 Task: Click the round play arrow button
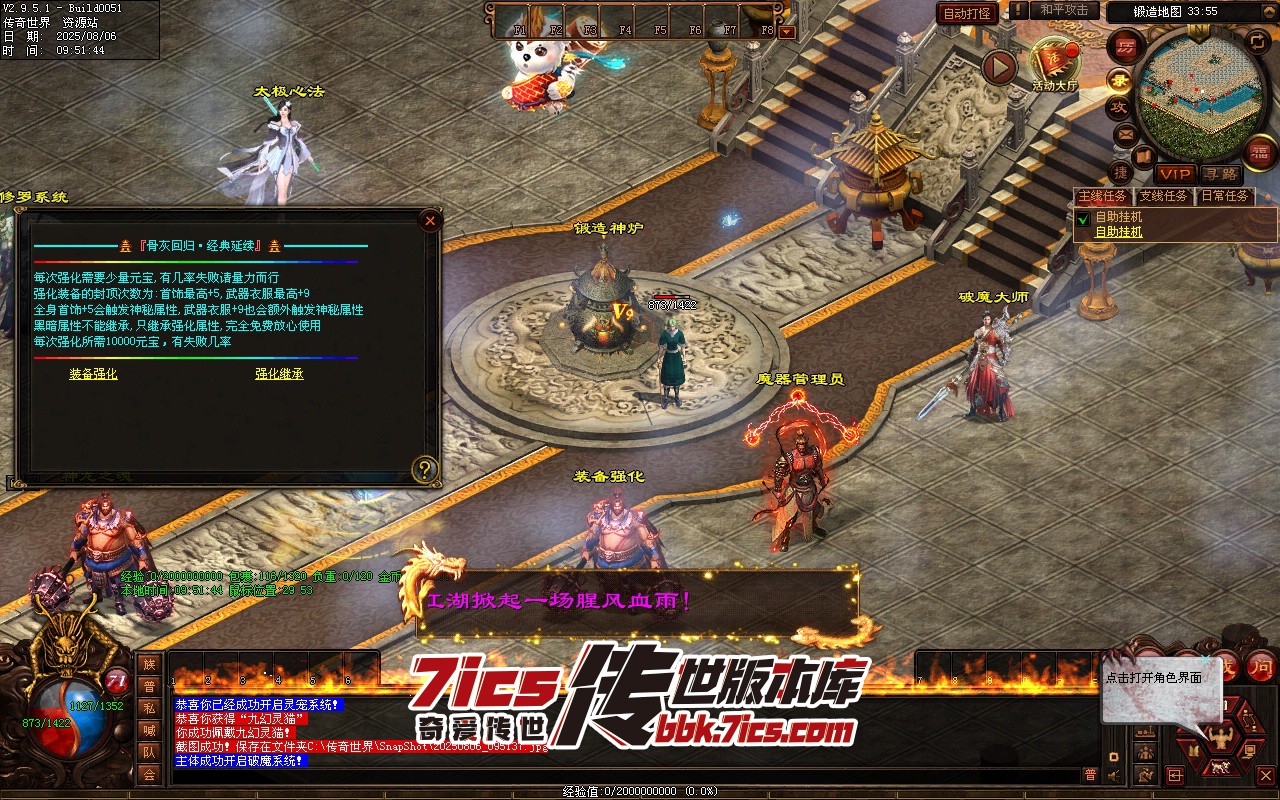coord(998,68)
